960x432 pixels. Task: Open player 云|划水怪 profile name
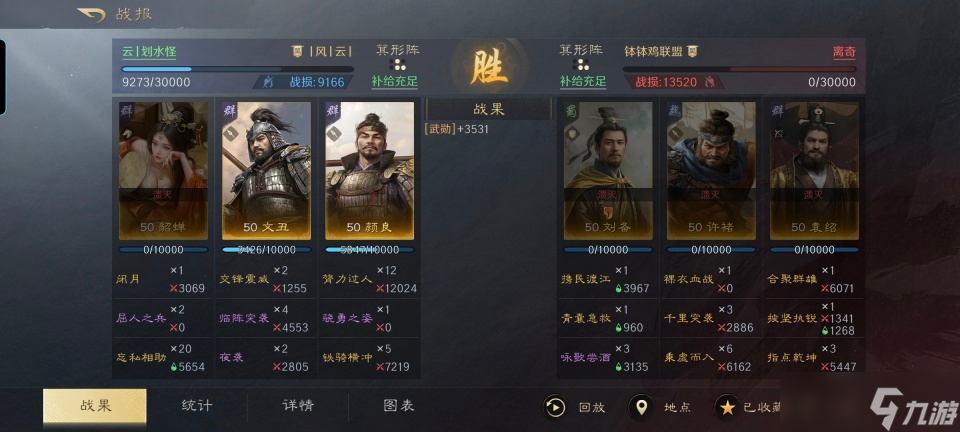click(149, 52)
